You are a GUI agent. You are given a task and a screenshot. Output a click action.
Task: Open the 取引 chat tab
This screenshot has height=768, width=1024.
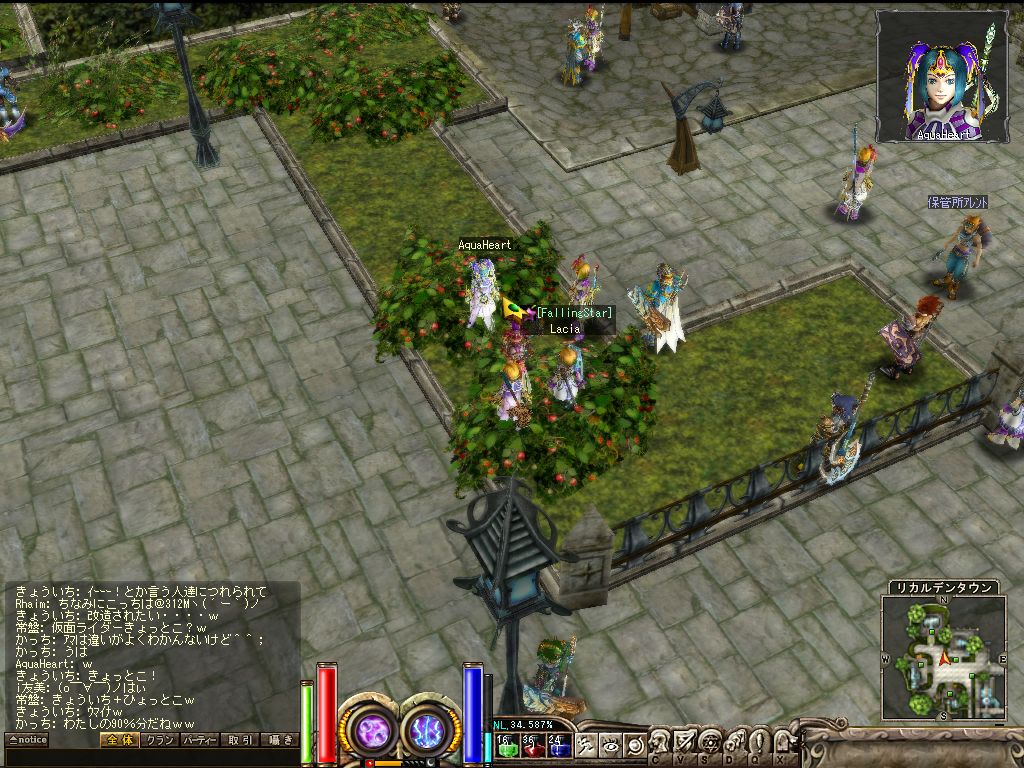tap(240, 740)
